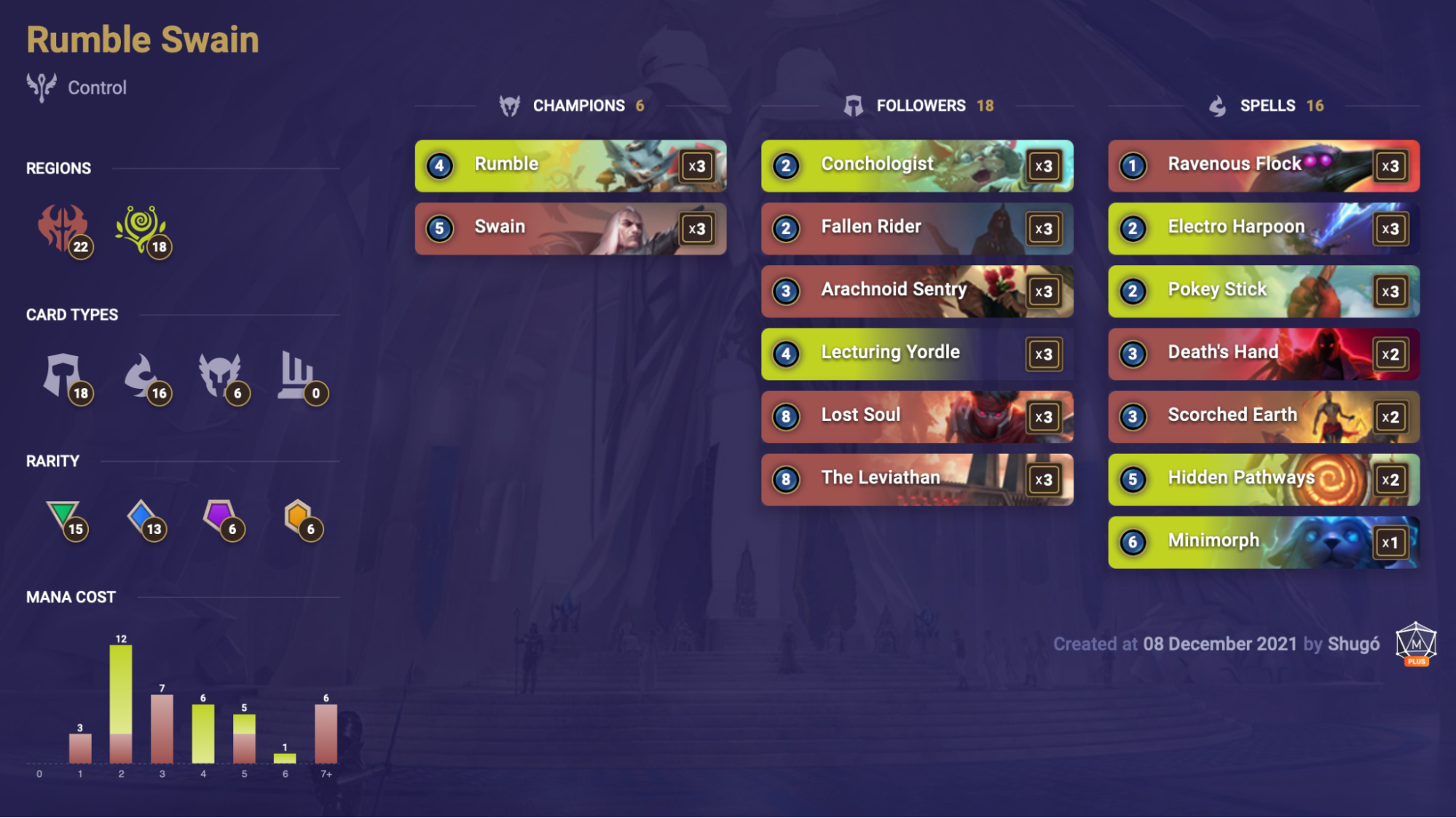View the Minimorph spell card
Viewport: 1456px width, 818px height.
click(x=1262, y=542)
